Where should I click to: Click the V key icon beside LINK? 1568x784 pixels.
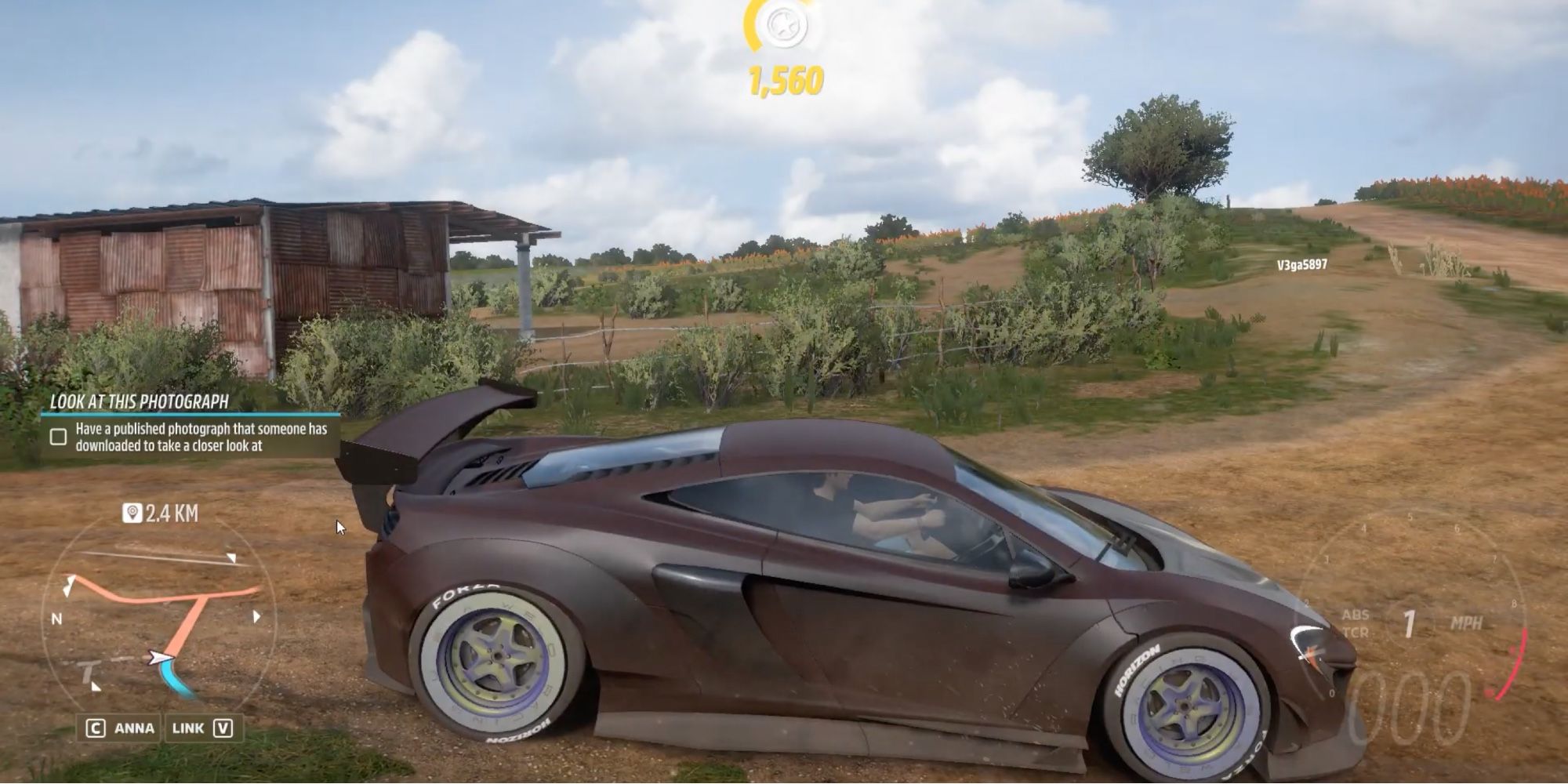click(x=224, y=728)
